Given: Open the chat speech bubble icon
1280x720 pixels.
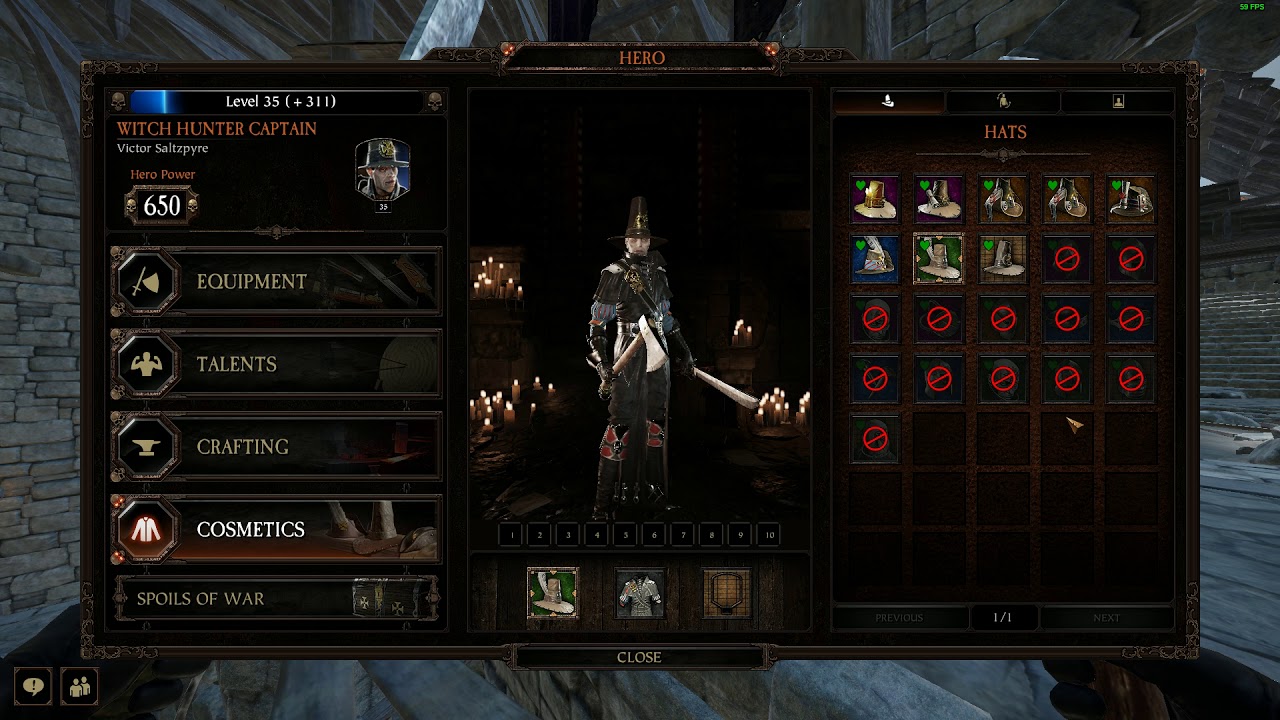Looking at the screenshot, I should tap(33, 687).
